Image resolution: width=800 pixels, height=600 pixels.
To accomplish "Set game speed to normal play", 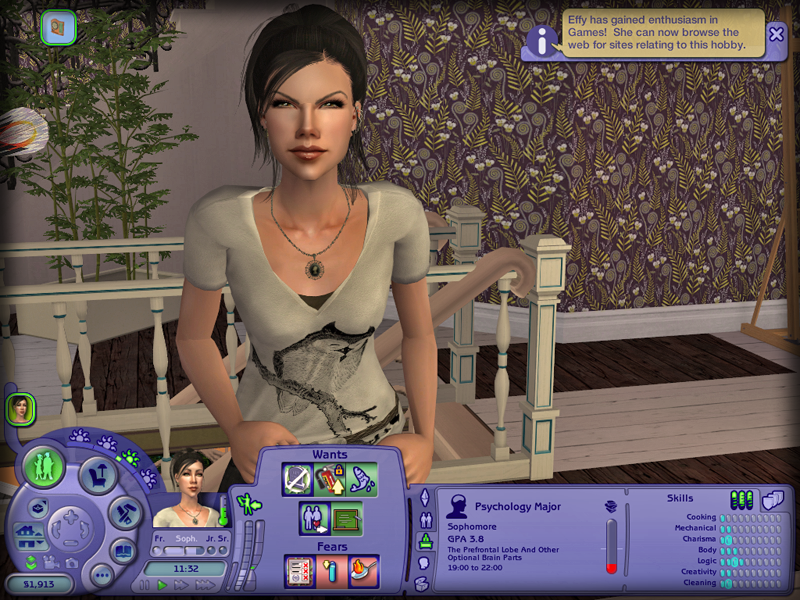I will [163, 585].
